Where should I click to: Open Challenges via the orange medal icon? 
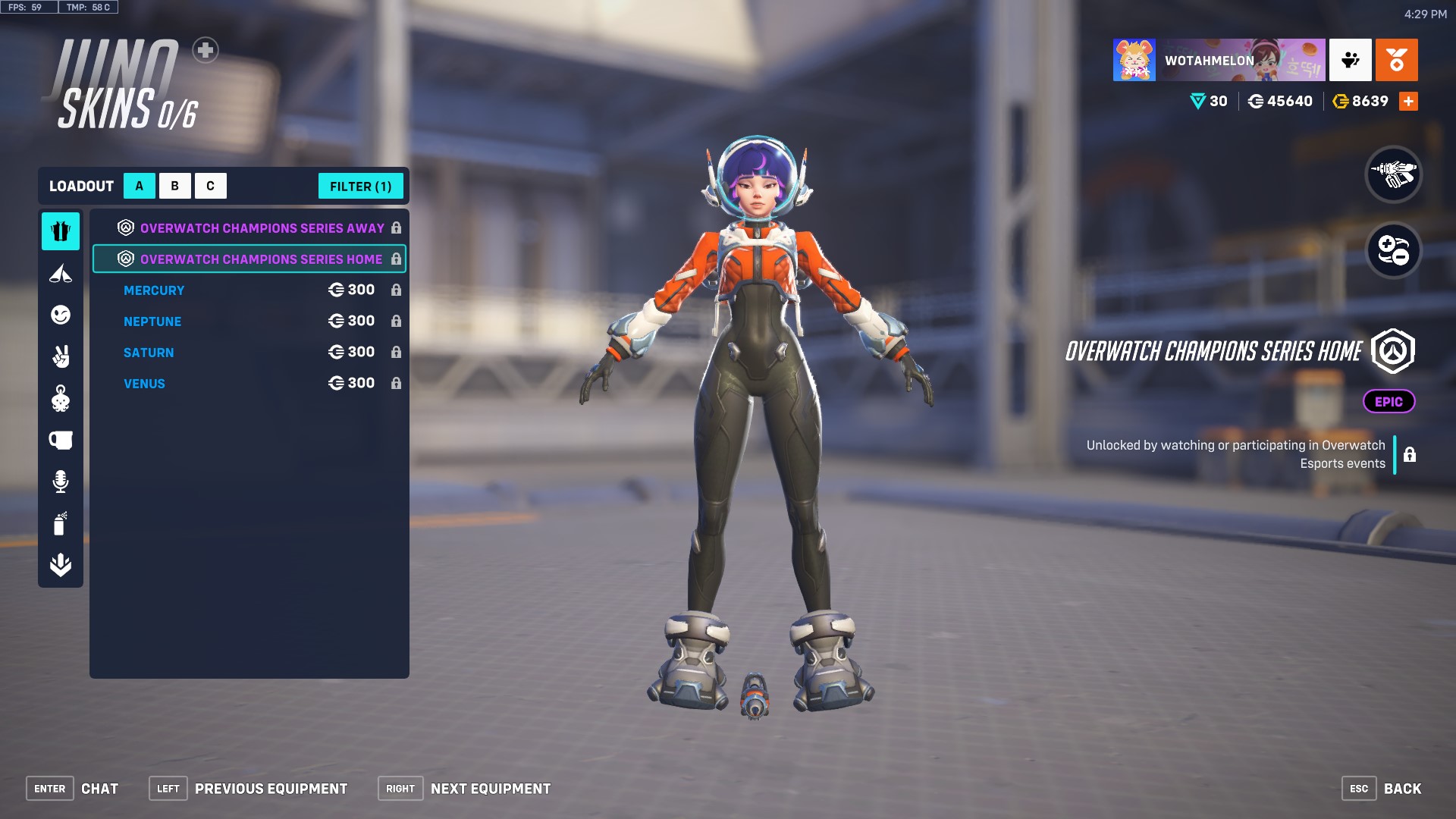1398,60
